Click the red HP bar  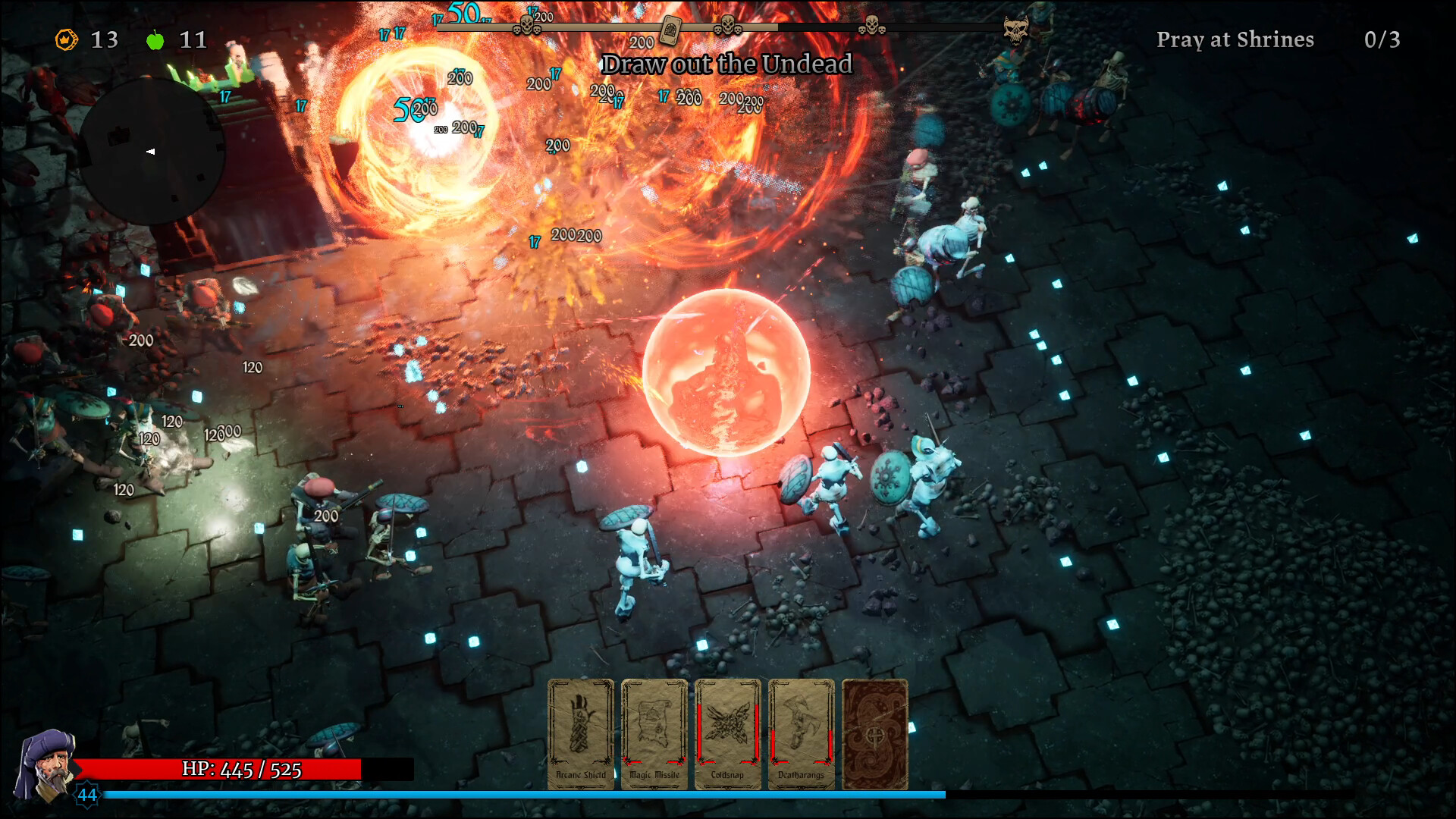[243, 769]
